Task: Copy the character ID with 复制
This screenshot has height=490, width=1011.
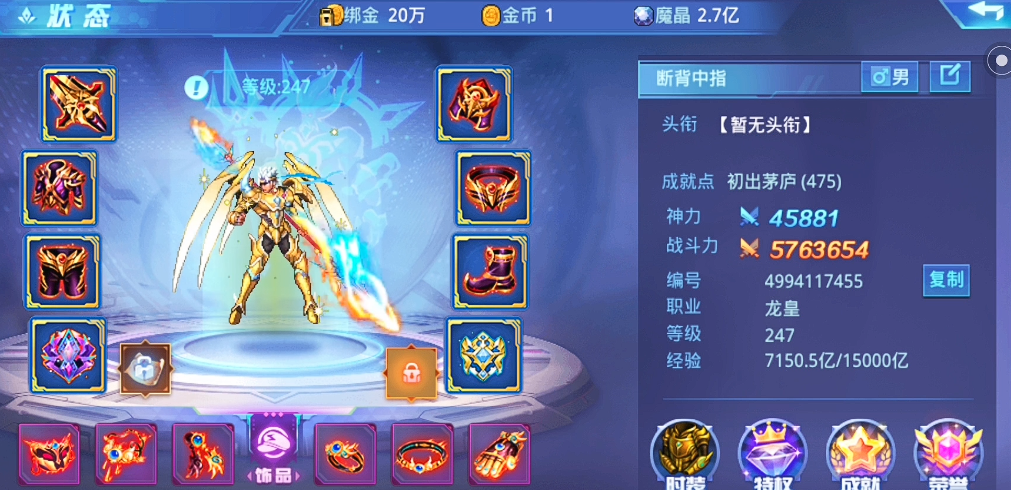Action: [x=945, y=281]
